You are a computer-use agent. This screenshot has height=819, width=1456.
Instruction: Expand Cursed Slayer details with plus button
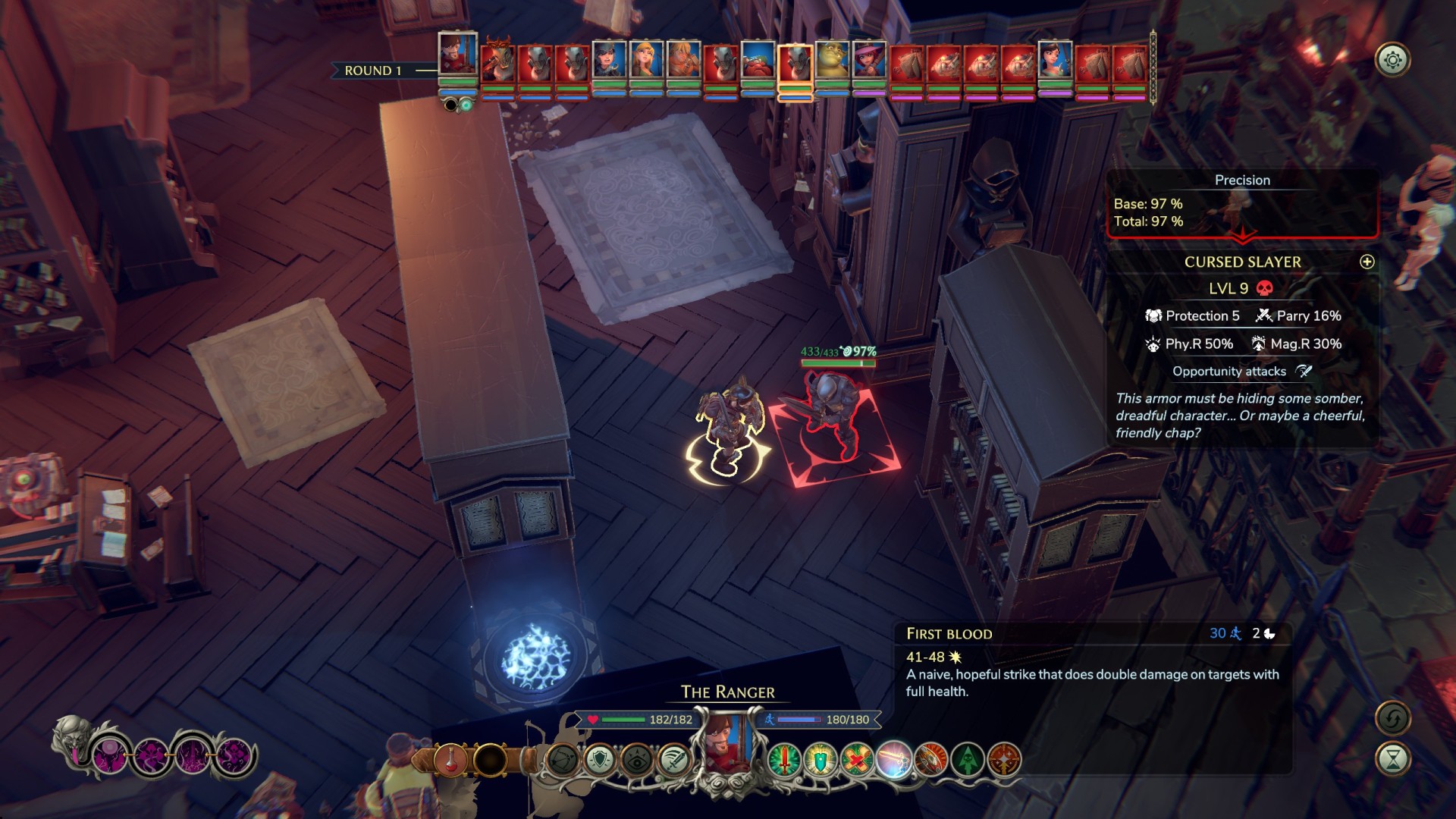point(1367,262)
